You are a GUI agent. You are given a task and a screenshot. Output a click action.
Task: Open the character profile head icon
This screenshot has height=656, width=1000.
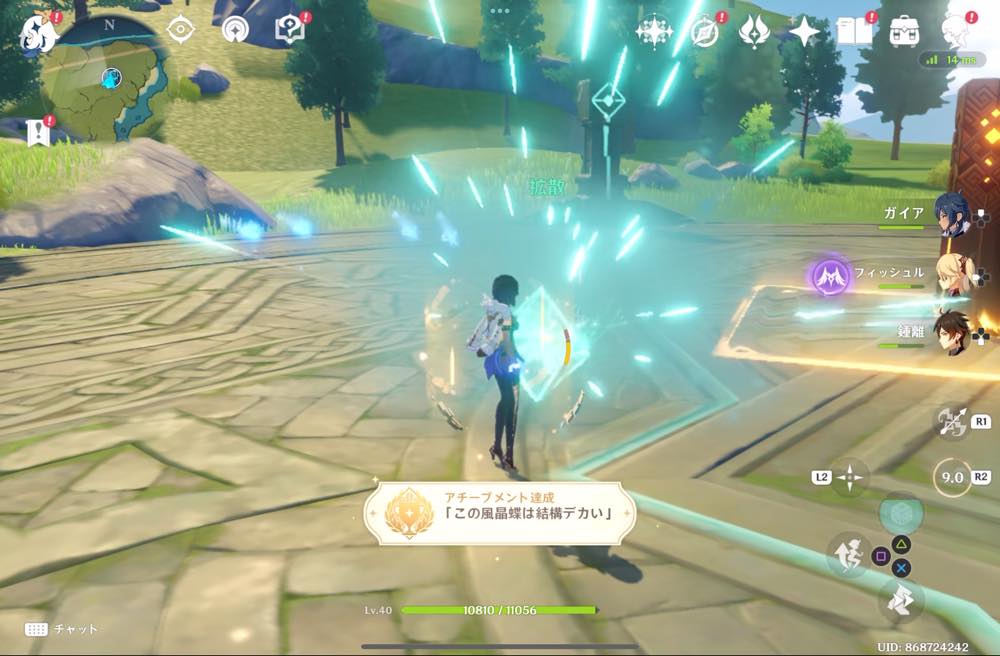coord(956,31)
